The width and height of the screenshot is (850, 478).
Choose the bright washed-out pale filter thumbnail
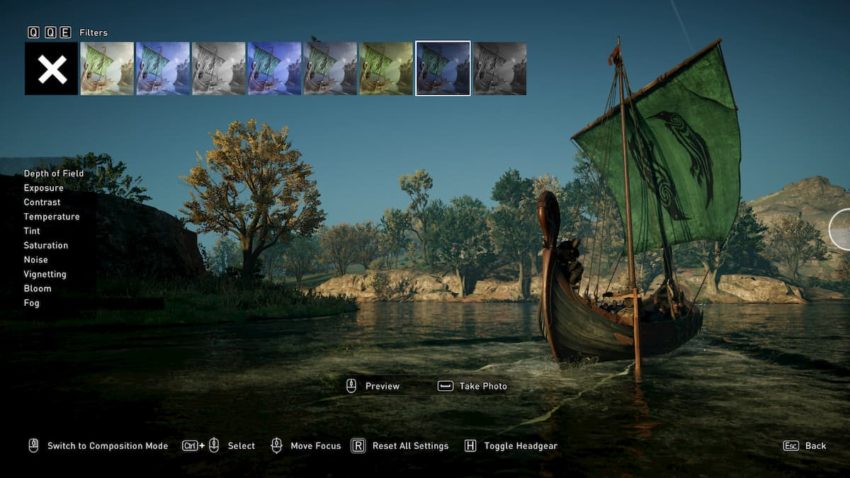tap(107, 68)
